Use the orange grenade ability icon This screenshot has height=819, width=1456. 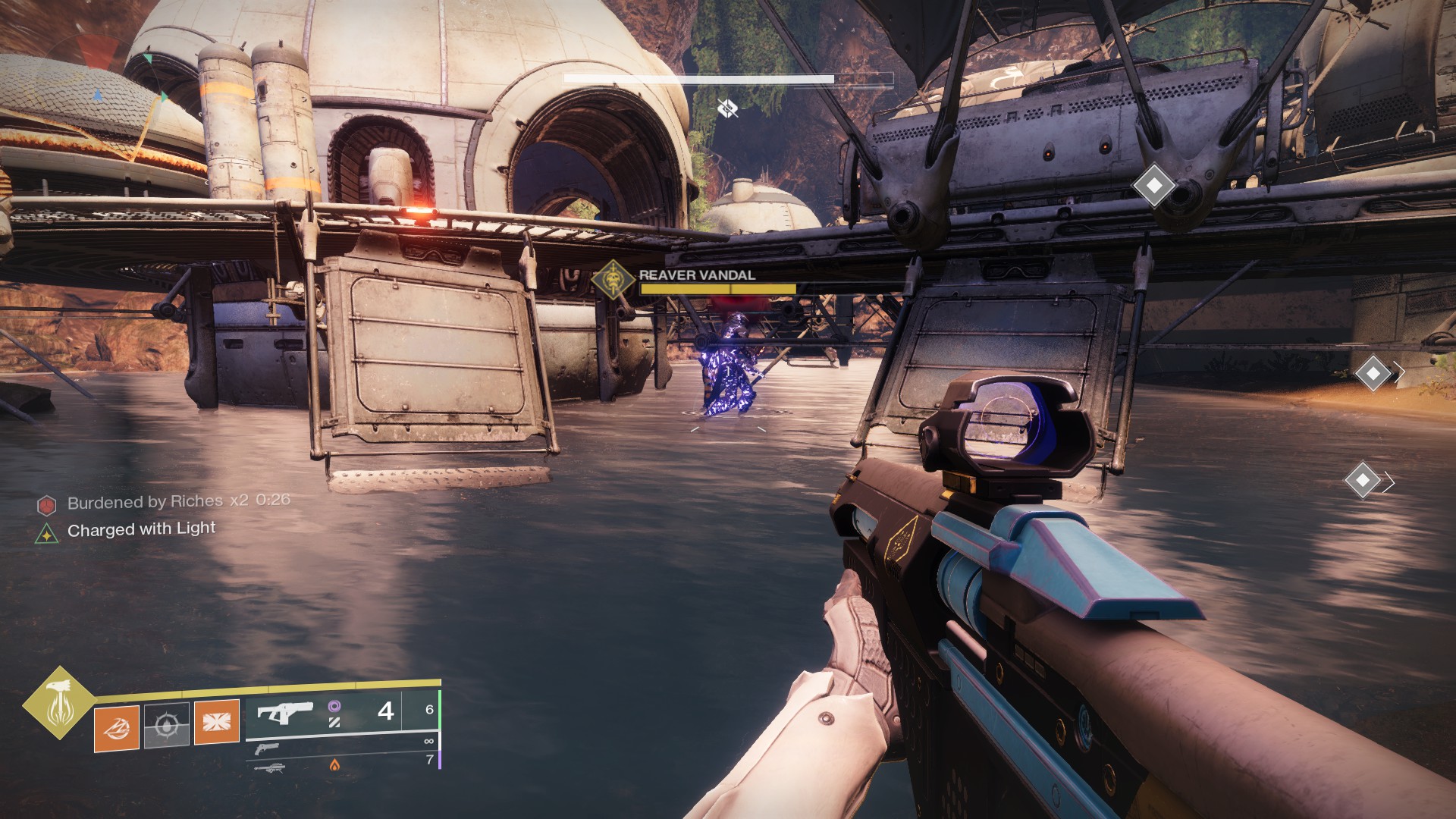(x=117, y=727)
